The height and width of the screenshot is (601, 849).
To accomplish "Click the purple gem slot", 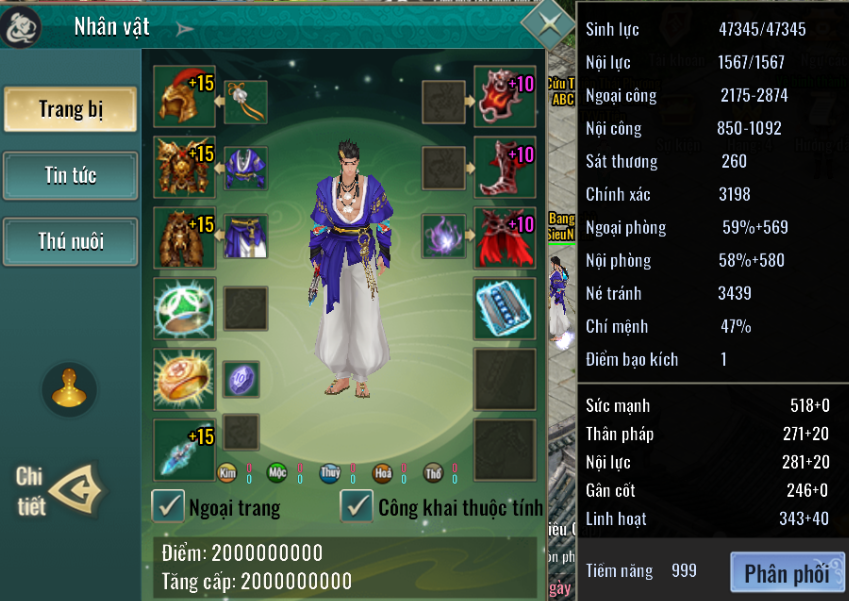I will [241, 379].
